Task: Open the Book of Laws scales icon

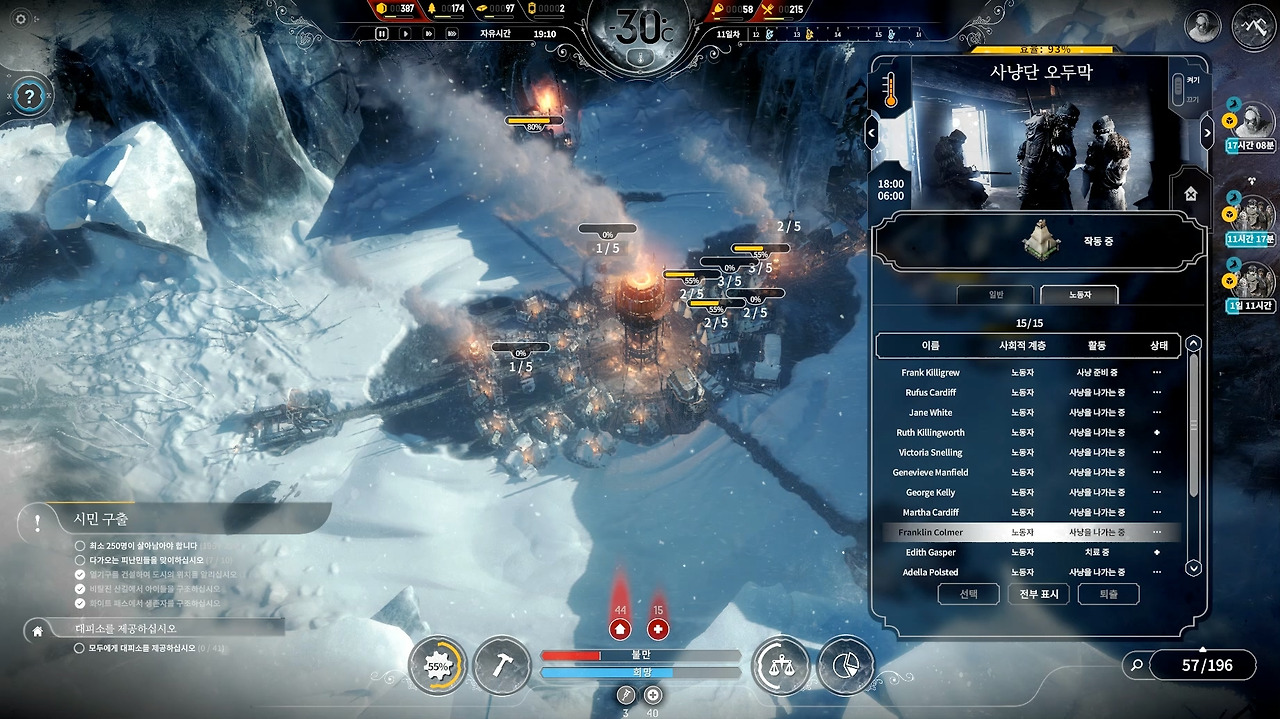Action: (x=780, y=665)
